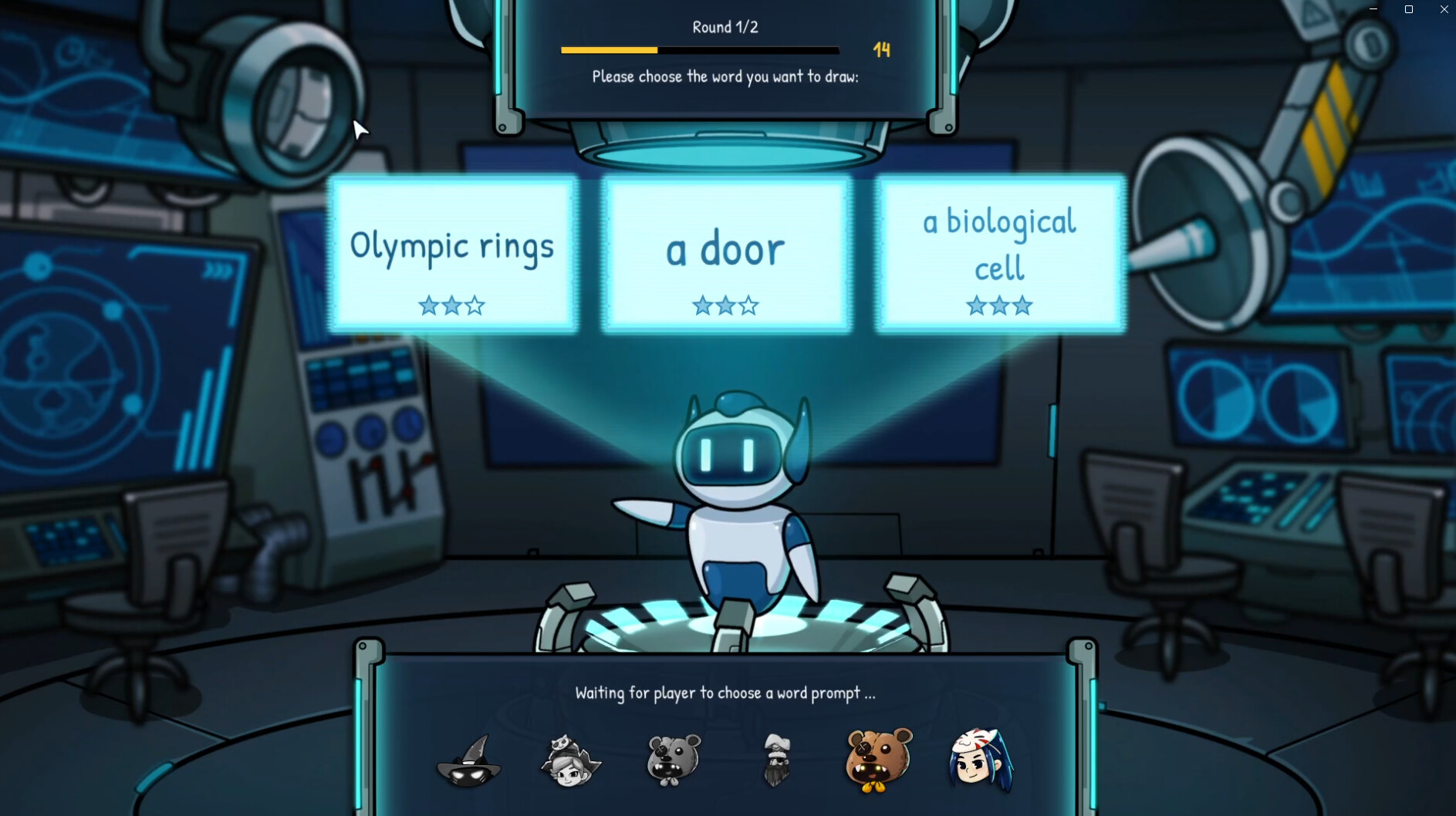Click the empty third star under Olympic rings
1456x816 pixels.
point(476,305)
